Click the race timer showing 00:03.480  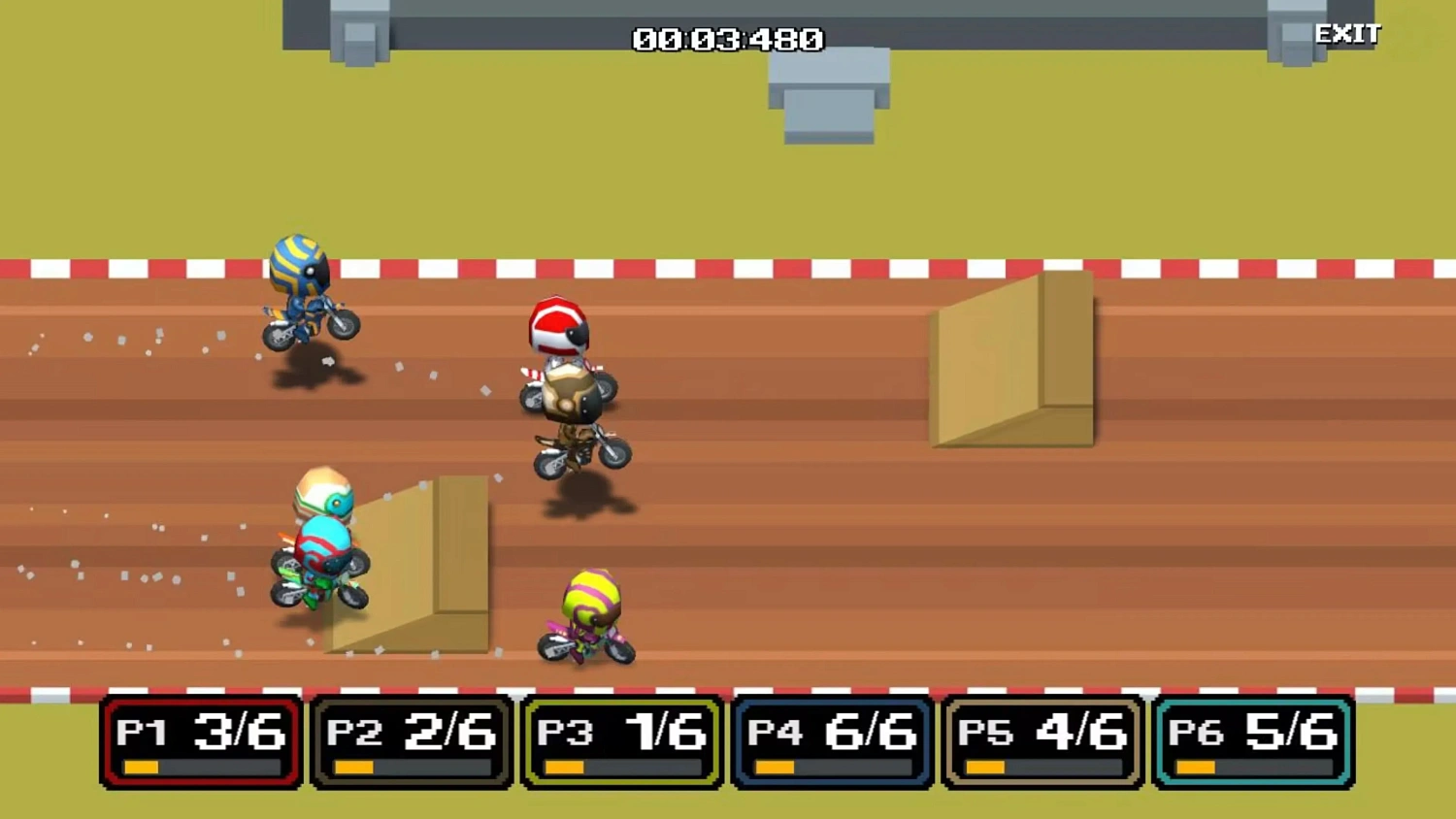pyautogui.click(x=726, y=40)
